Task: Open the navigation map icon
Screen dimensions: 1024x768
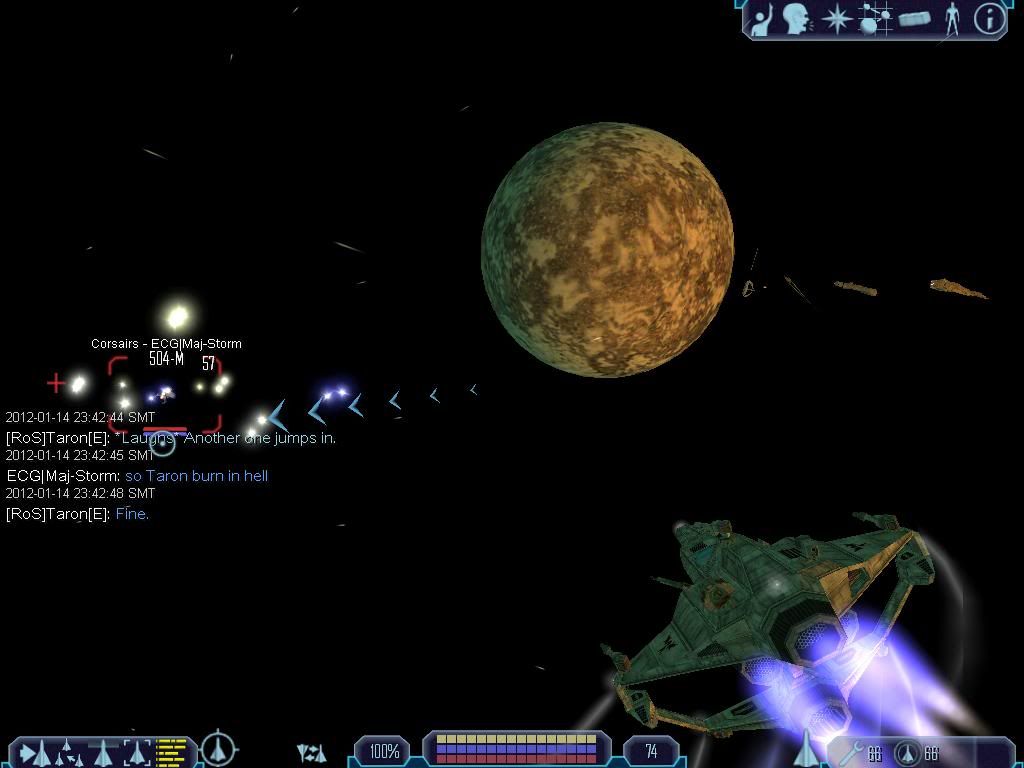Action: [876, 19]
